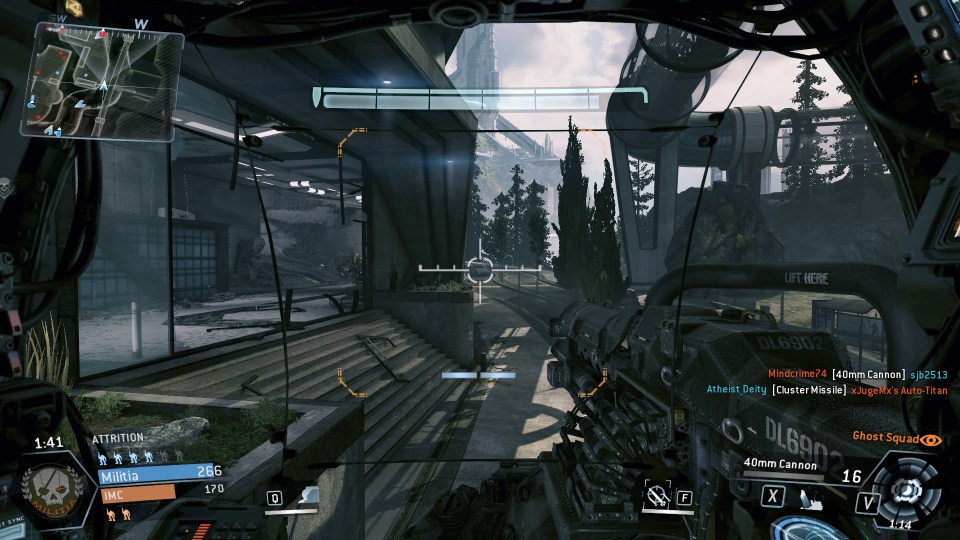Activate the Titan dash ability icon
960x540 pixels.
(x=309, y=495)
